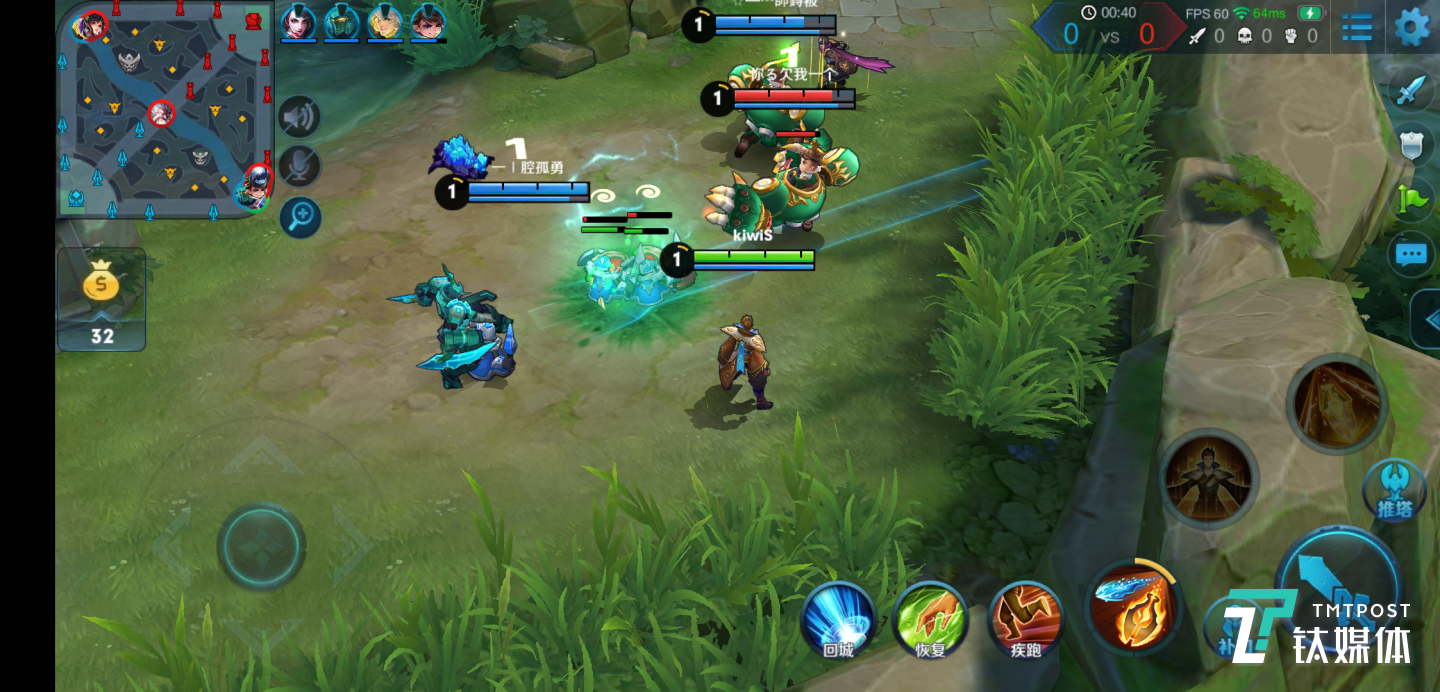Image resolution: width=1440 pixels, height=692 pixels.
Task: Activate the flaming shield and blade skill
Action: (1133, 606)
